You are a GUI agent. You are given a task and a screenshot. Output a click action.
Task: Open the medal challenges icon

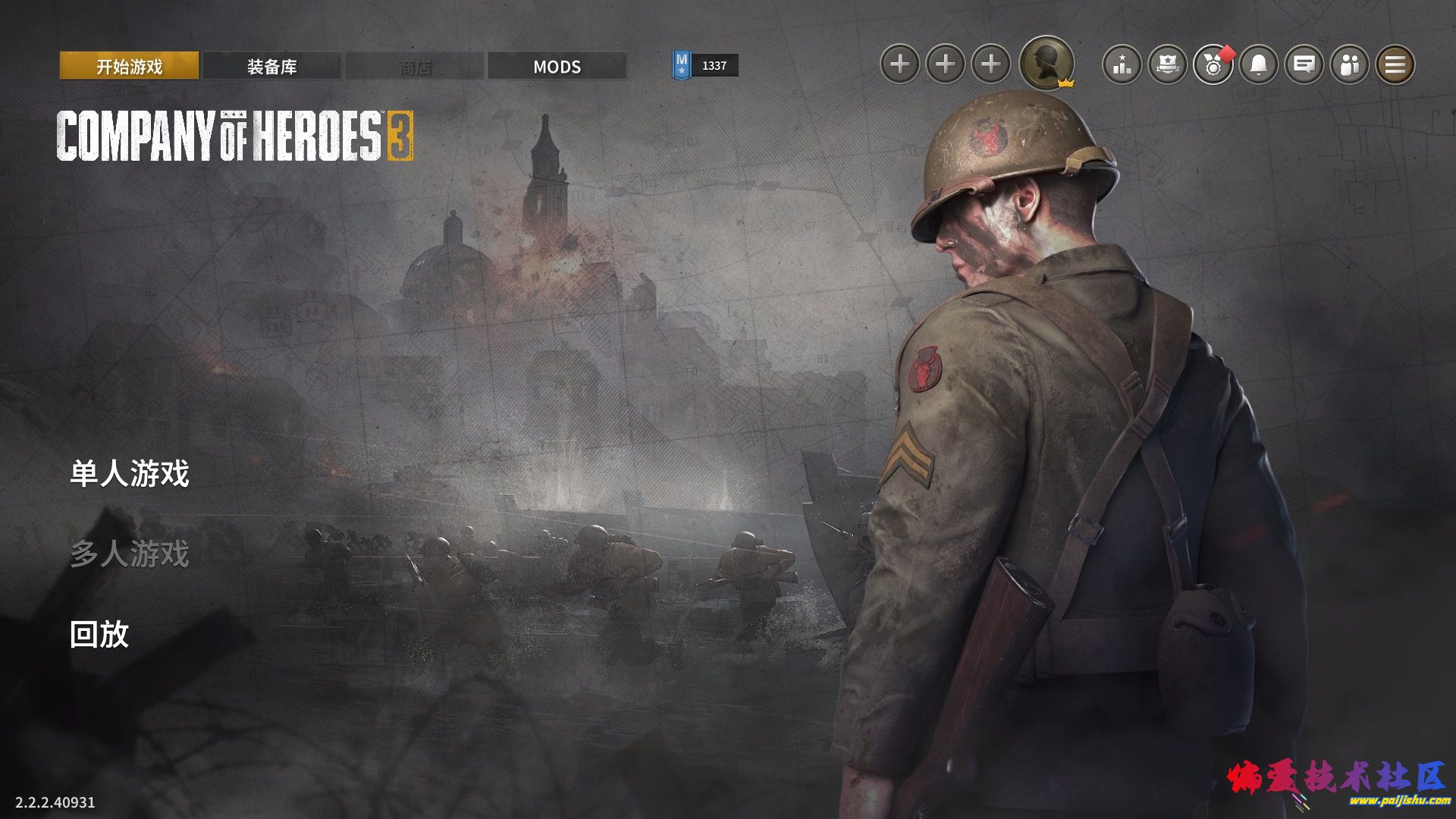pos(1213,64)
